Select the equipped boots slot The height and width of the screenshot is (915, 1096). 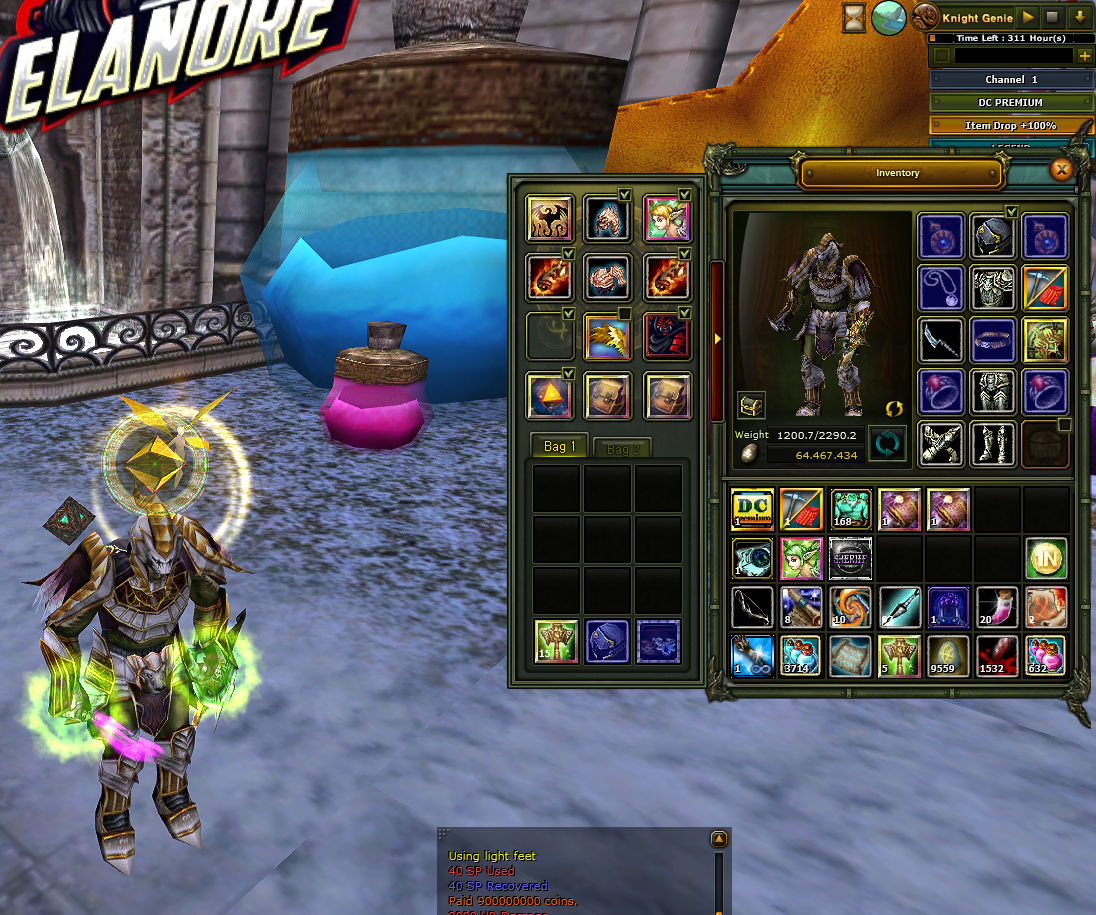click(993, 444)
